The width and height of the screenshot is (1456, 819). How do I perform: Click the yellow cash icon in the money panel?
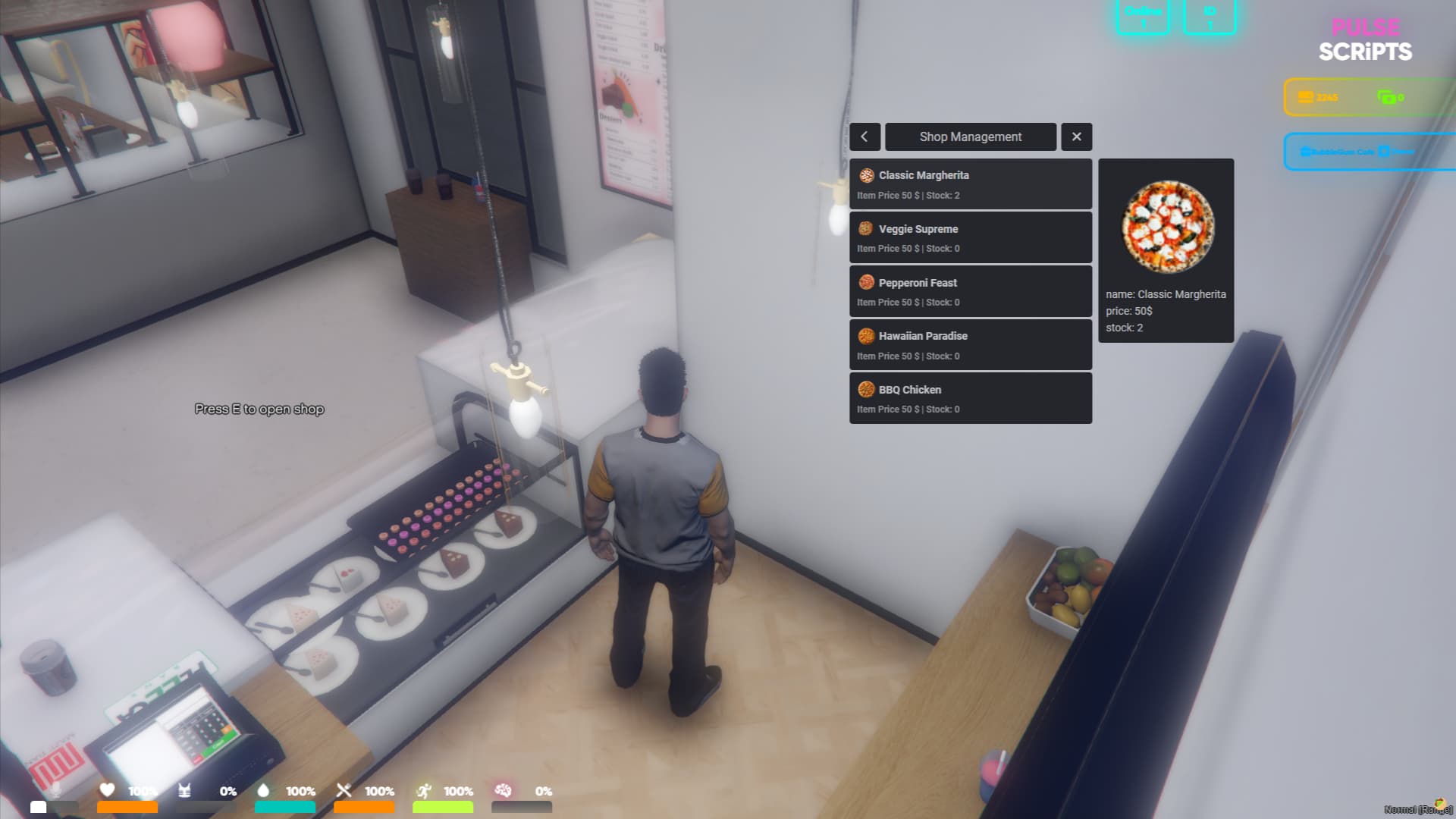[x=1306, y=97]
